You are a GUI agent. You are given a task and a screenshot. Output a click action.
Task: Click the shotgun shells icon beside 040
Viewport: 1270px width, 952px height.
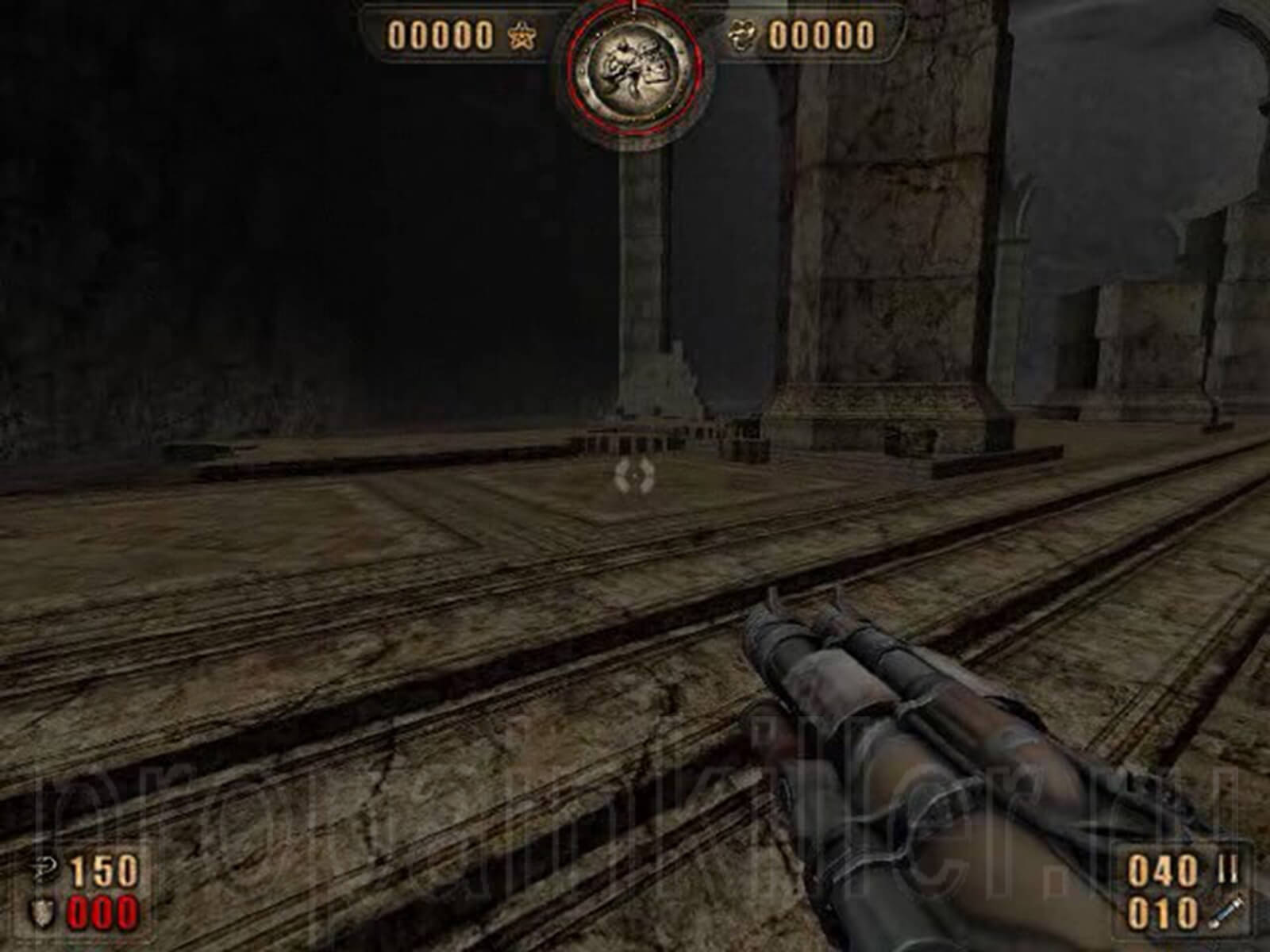tap(1228, 869)
